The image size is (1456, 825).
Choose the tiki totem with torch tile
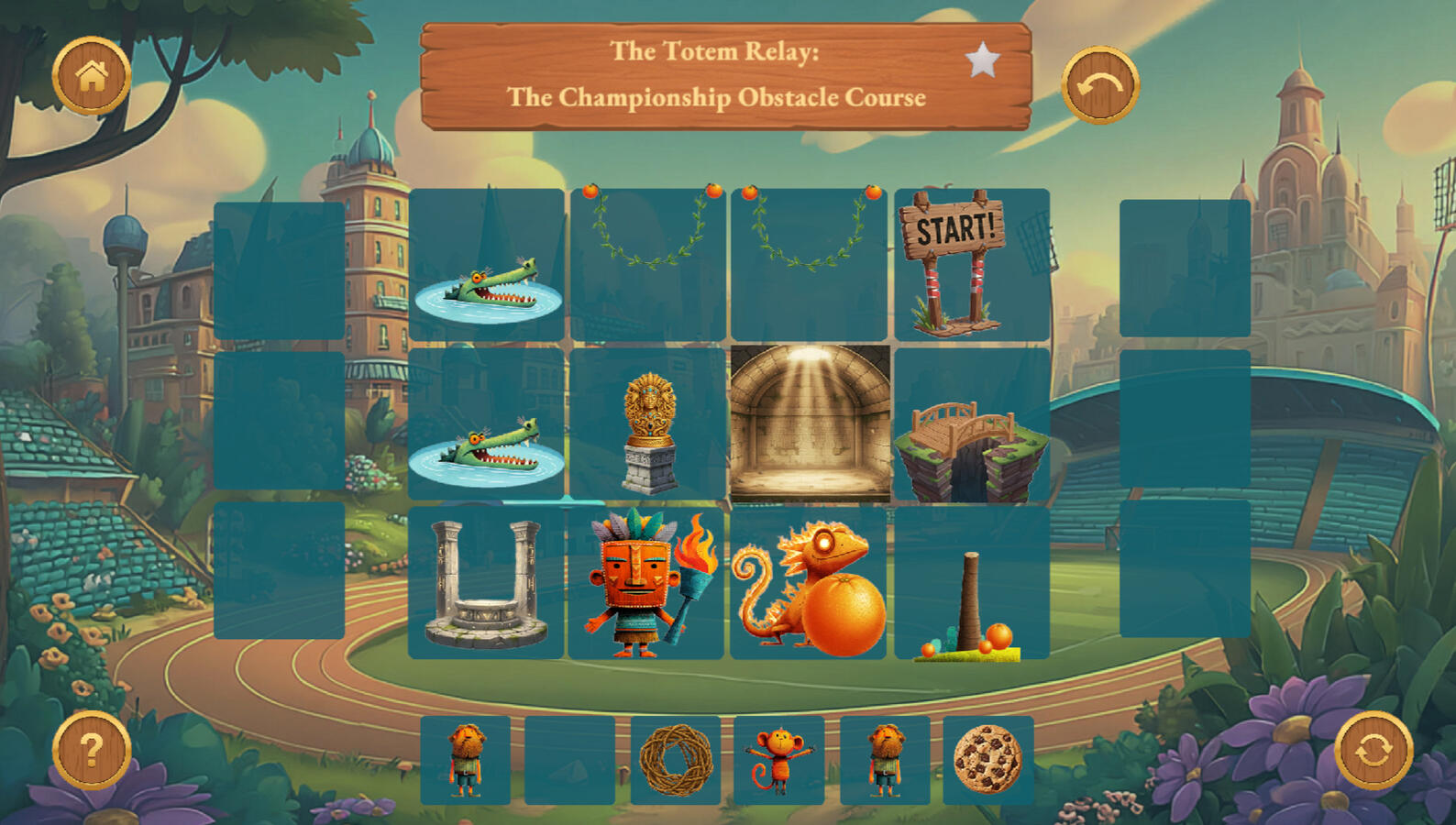click(646, 583)
